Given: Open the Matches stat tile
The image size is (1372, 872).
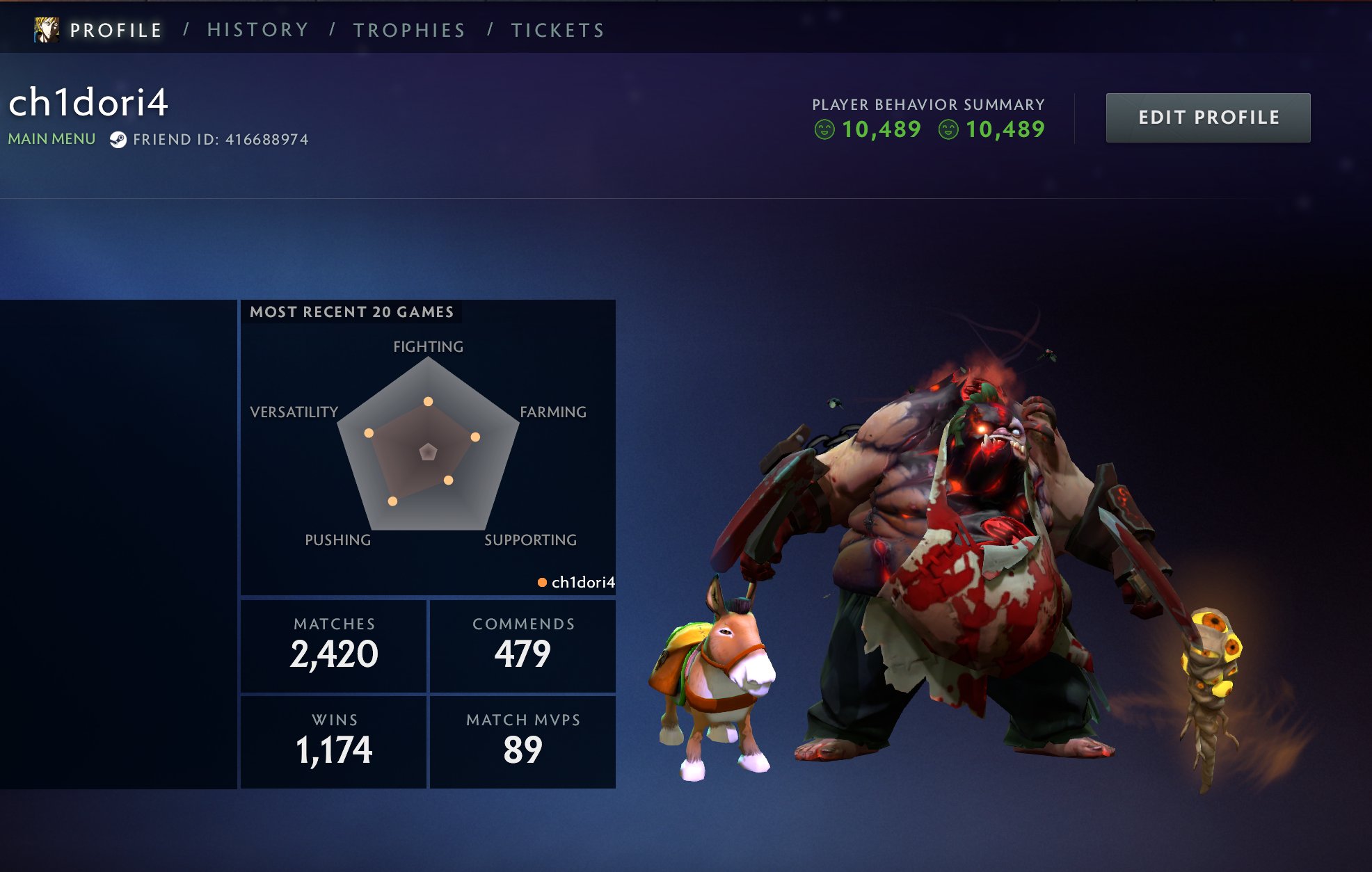Looking at the screenshot, I should 334,646.
